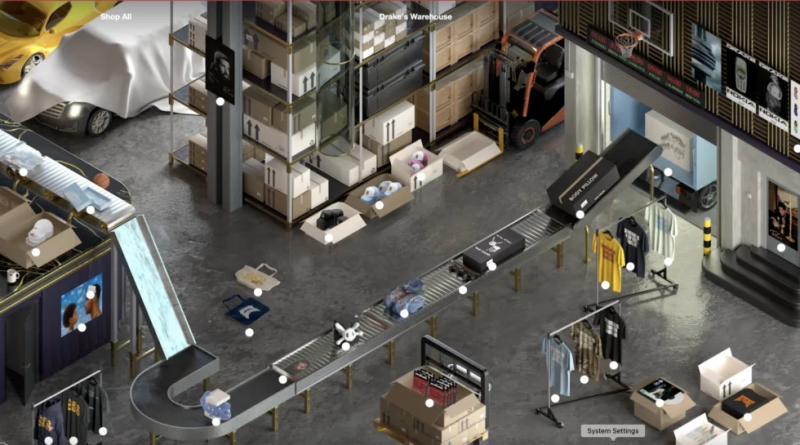Screen dimensions: 800x445
Task: Select the white dot on the blue slippers box
Action: tap(379, 205)
